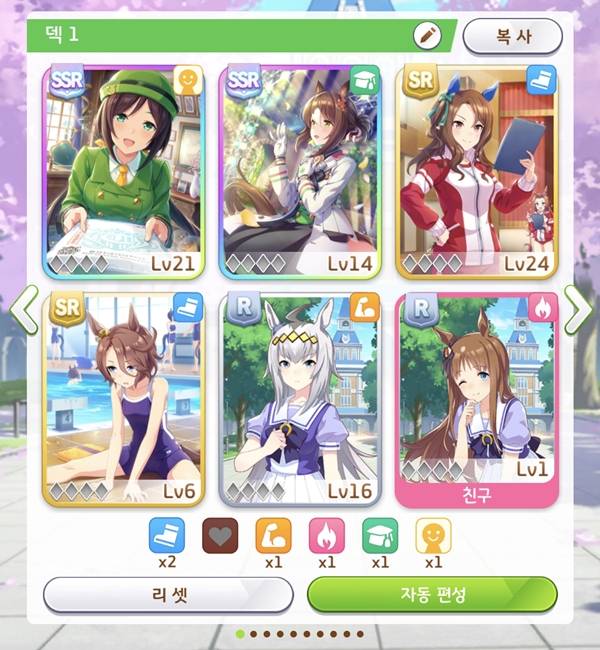Pick the SR swimsuit card Lv6
The width and height of the screenshot is (600, 650).
point(123,399)
